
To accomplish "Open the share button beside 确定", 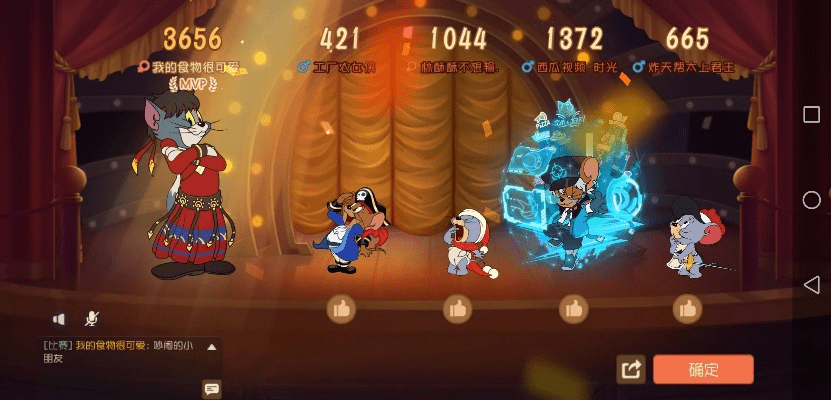I will click(x=631, y=370).
